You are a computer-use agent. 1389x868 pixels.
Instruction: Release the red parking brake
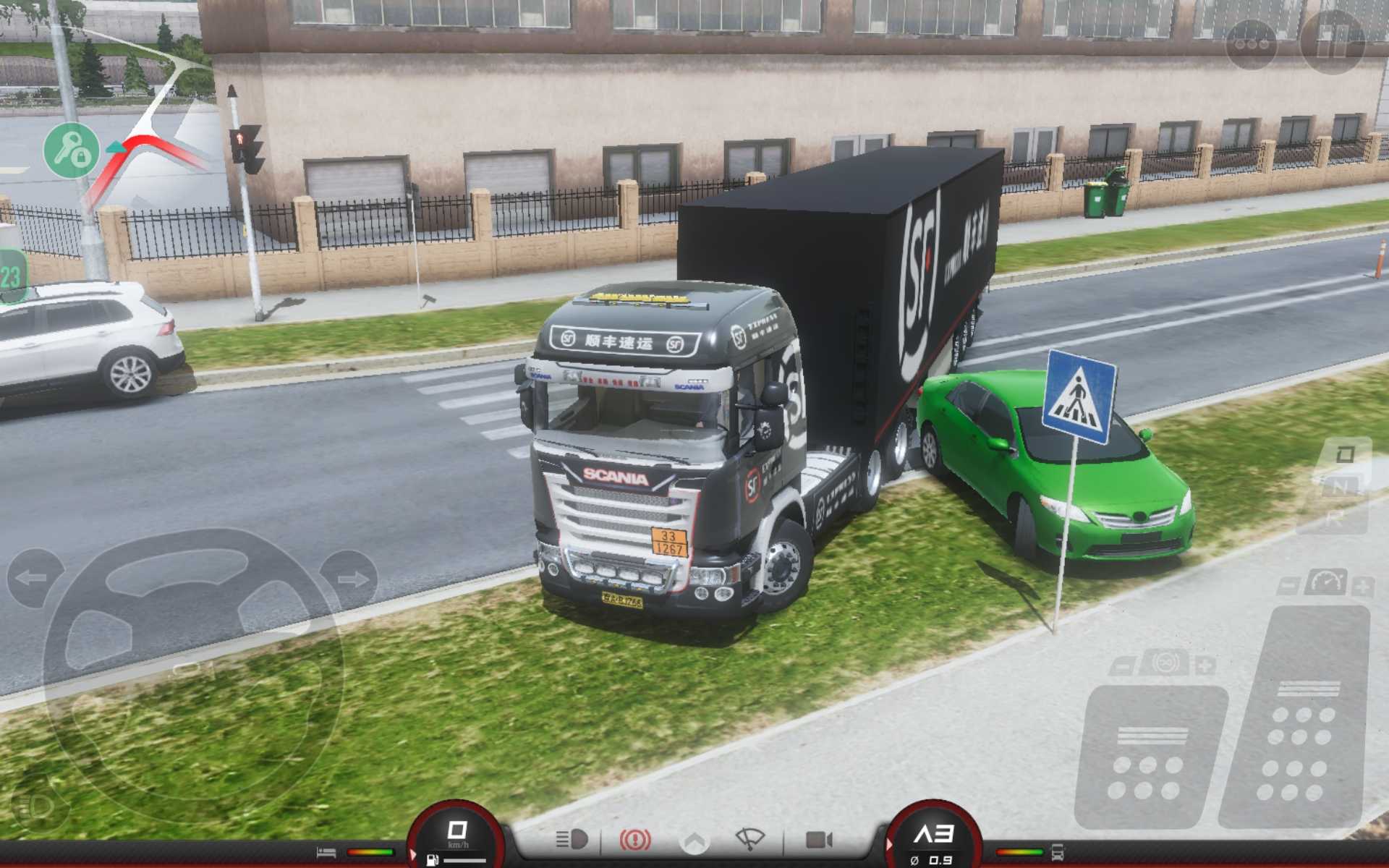[634, 839]
